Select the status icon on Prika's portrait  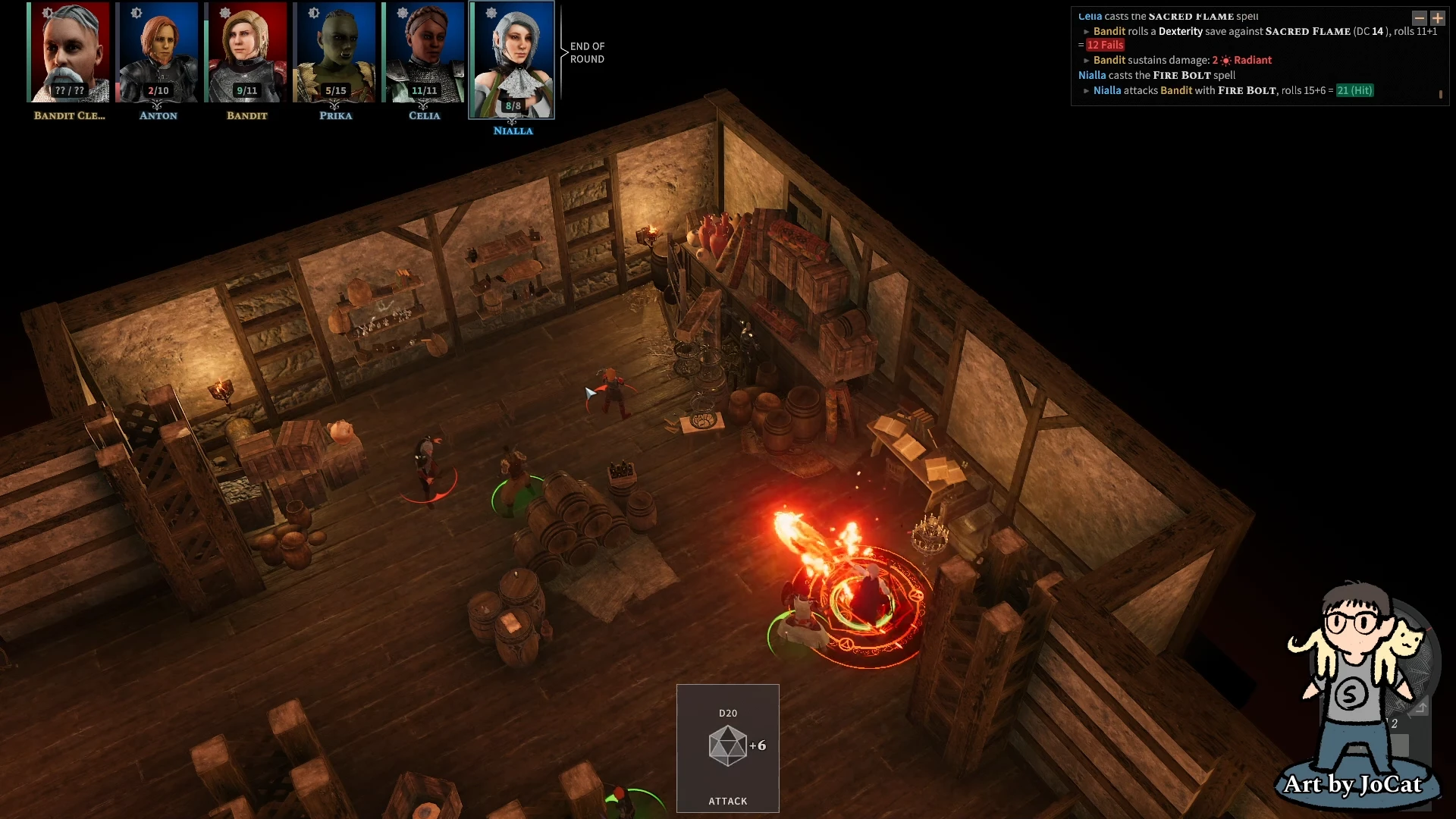coord(312,13)
